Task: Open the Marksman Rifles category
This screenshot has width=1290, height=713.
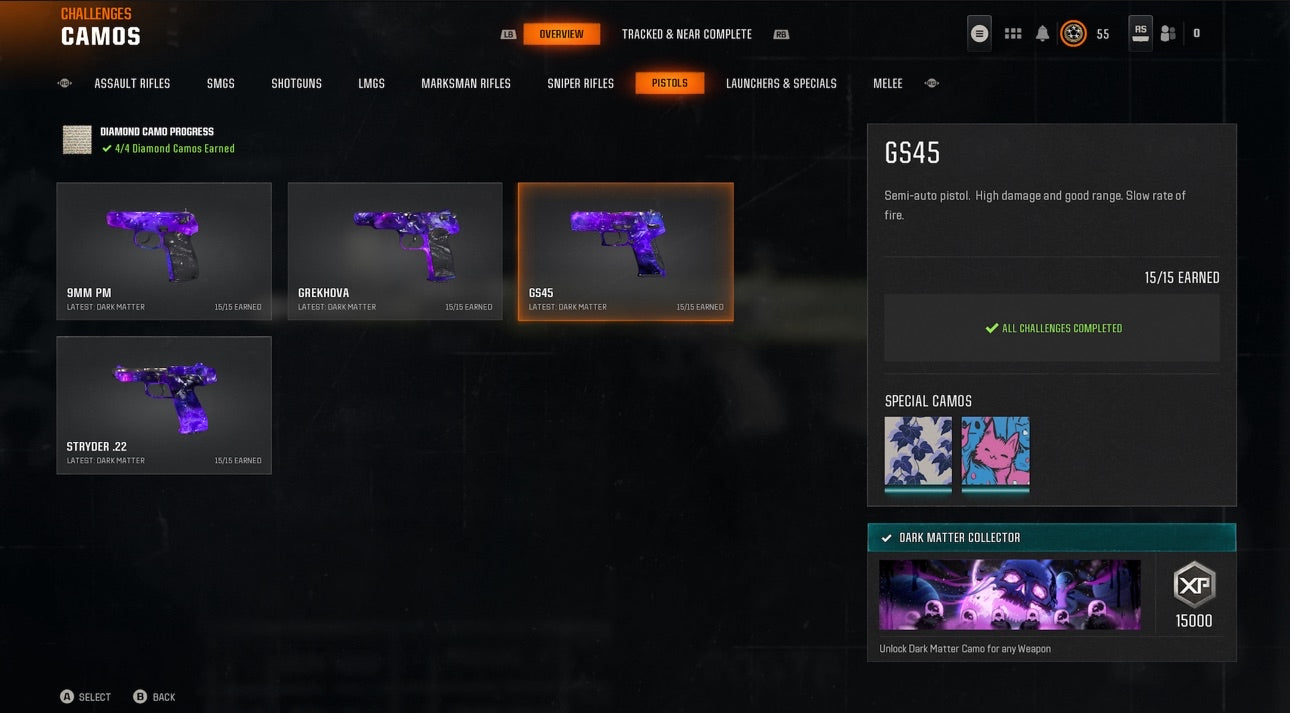Action: tap(465, 83)
